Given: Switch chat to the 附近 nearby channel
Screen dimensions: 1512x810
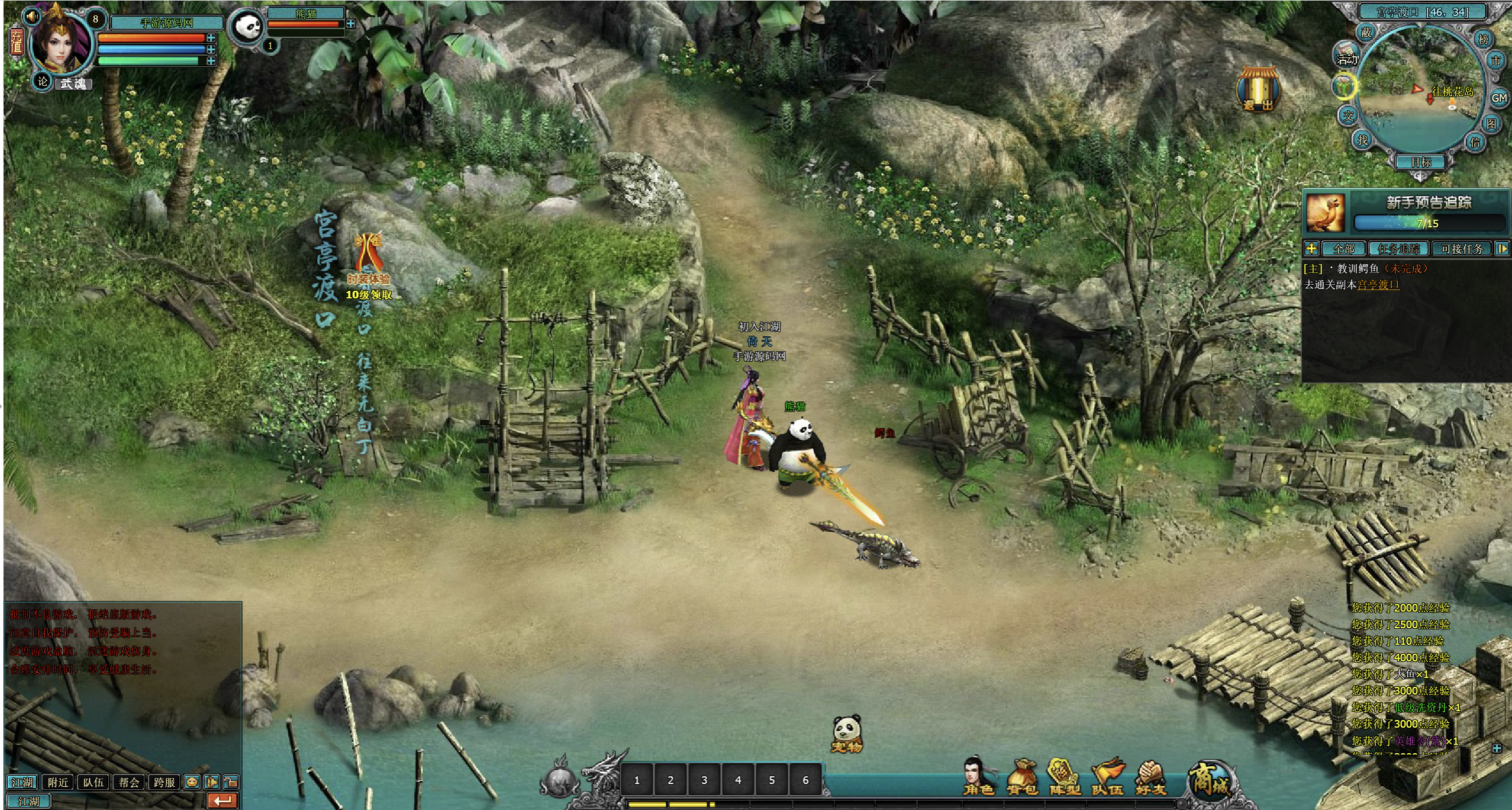Looking at the screenshot, I should pyautogui.click(x=58, y=782).
